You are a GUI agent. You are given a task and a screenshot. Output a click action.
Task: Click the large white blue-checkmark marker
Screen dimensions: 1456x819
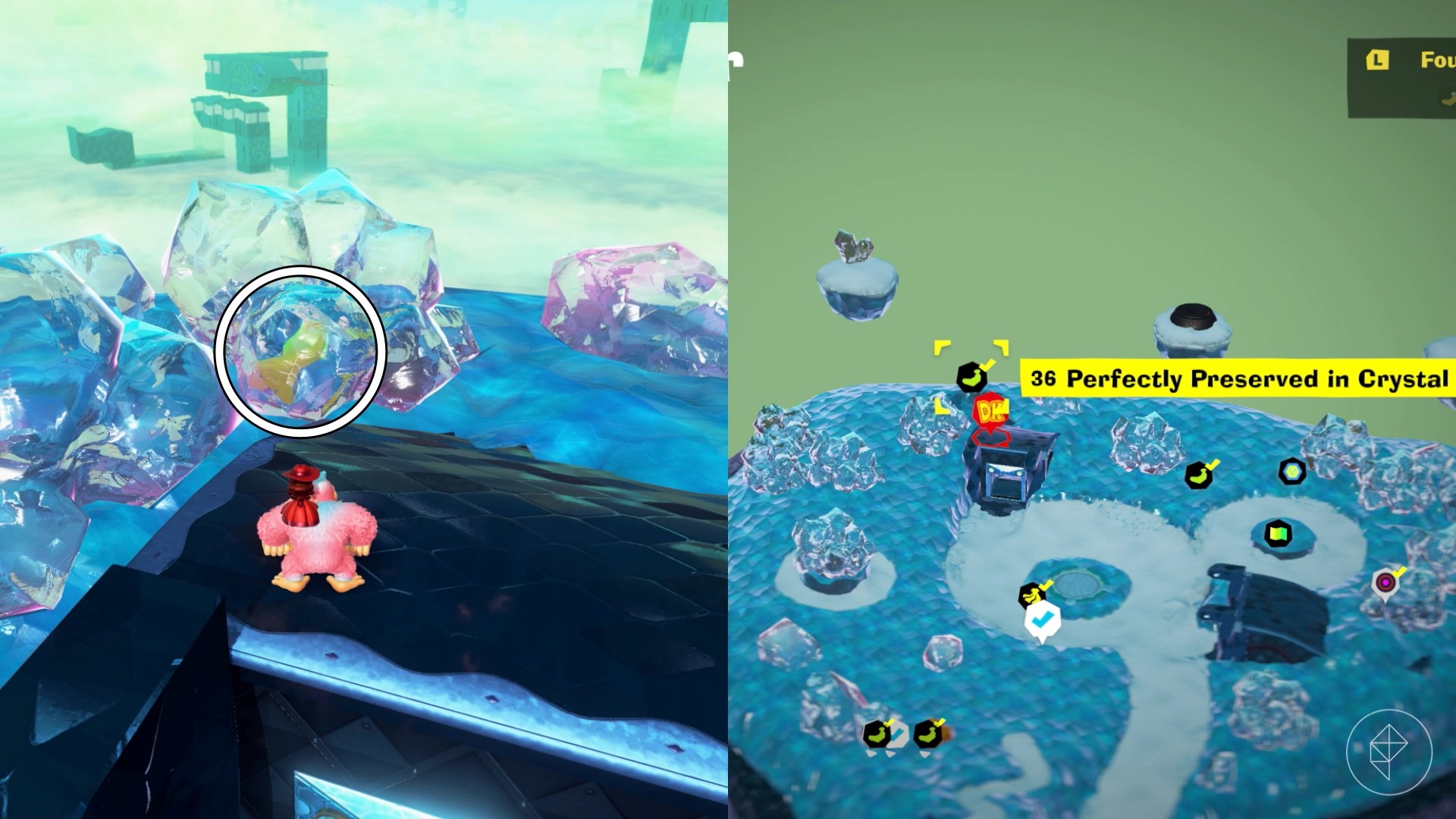pos(1042,620)
